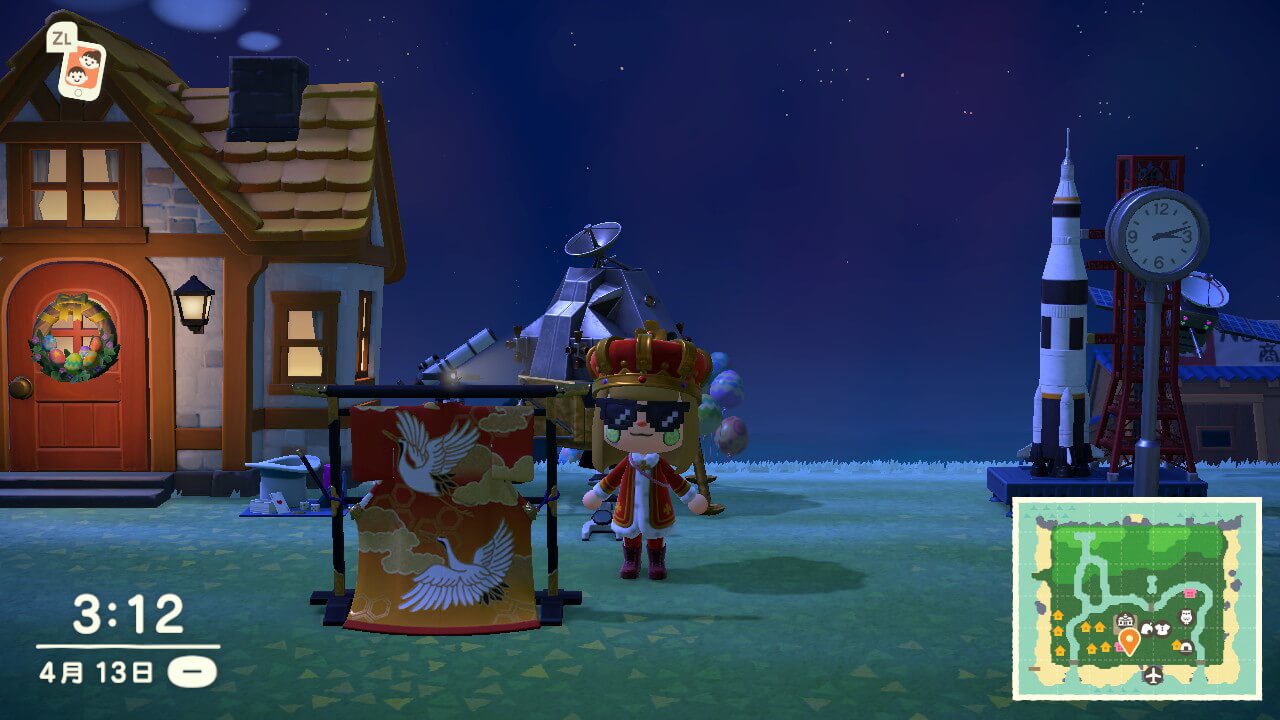Select the campsite tent marker on the map

[x=1186, y=646]
